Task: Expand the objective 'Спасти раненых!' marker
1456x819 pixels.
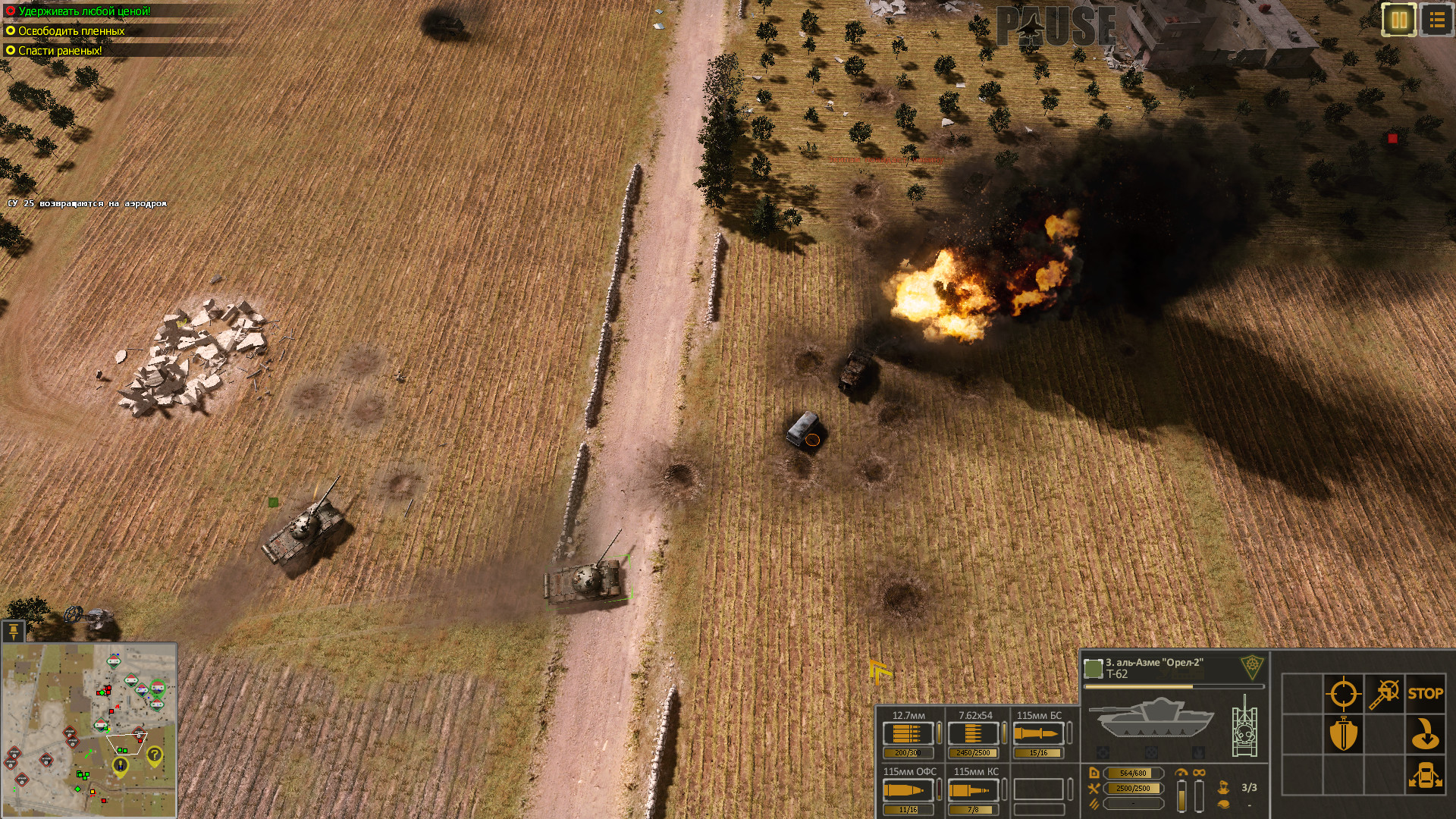Action: click(9, 52)
